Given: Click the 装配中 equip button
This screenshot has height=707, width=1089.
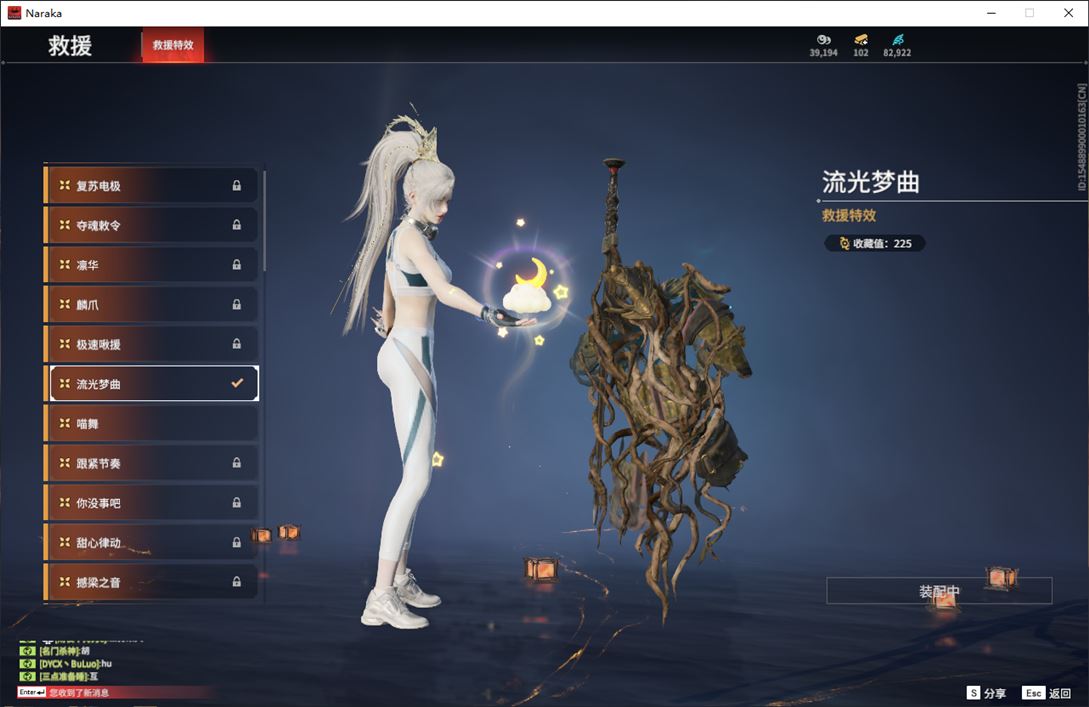Looking at the screenshot, I should (939, 591).
